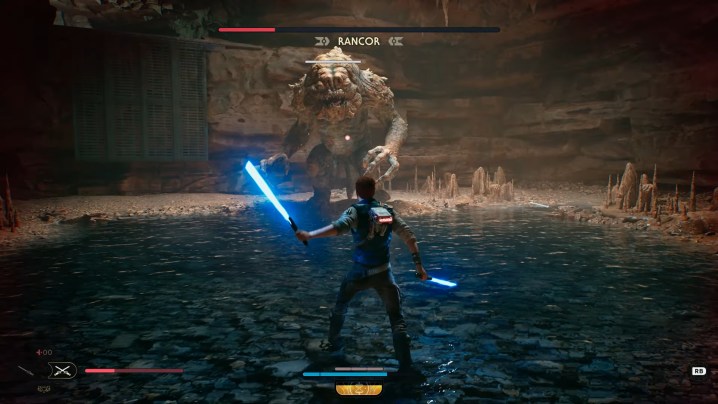
Task: Select the crossed lightsabers stance icon
Action: pyautogui.click(x=62, y=370)
